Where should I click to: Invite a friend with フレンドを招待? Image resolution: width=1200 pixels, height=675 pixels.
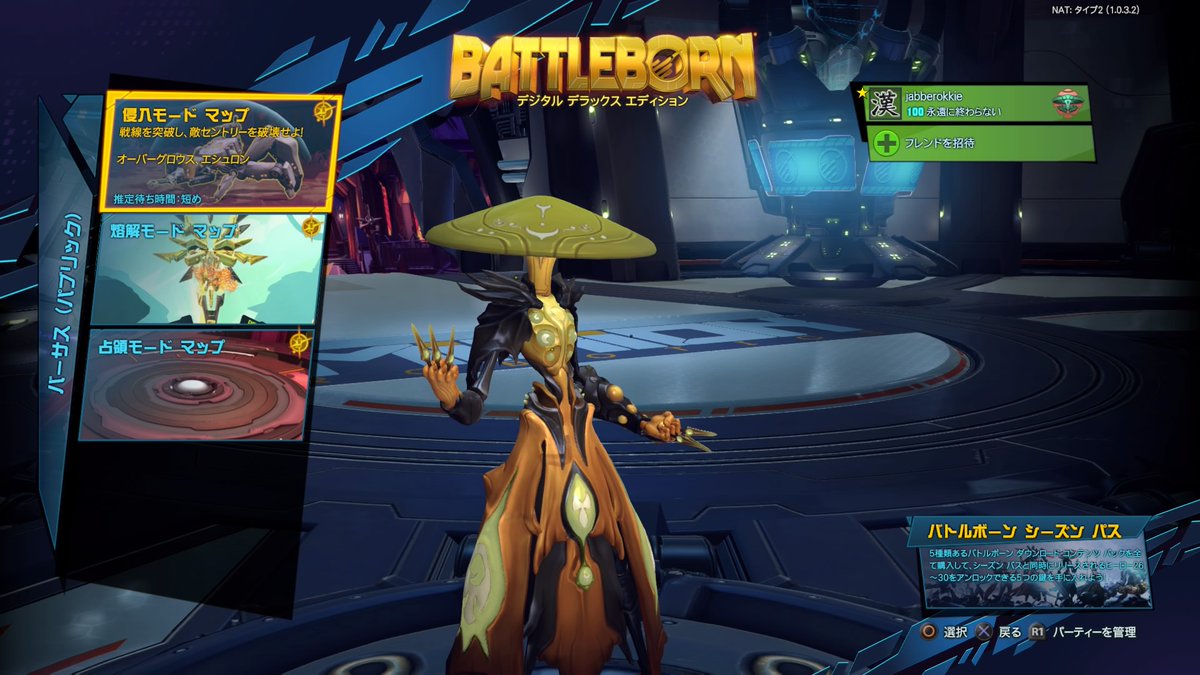pos(980,143)
